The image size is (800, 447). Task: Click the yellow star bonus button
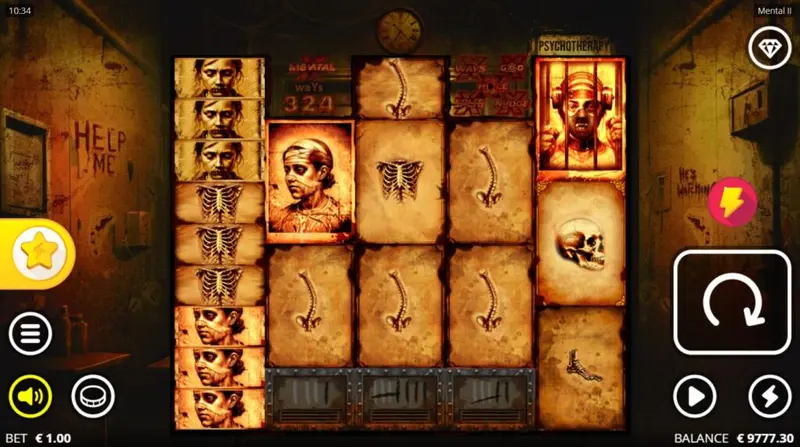tap(39, 254)
